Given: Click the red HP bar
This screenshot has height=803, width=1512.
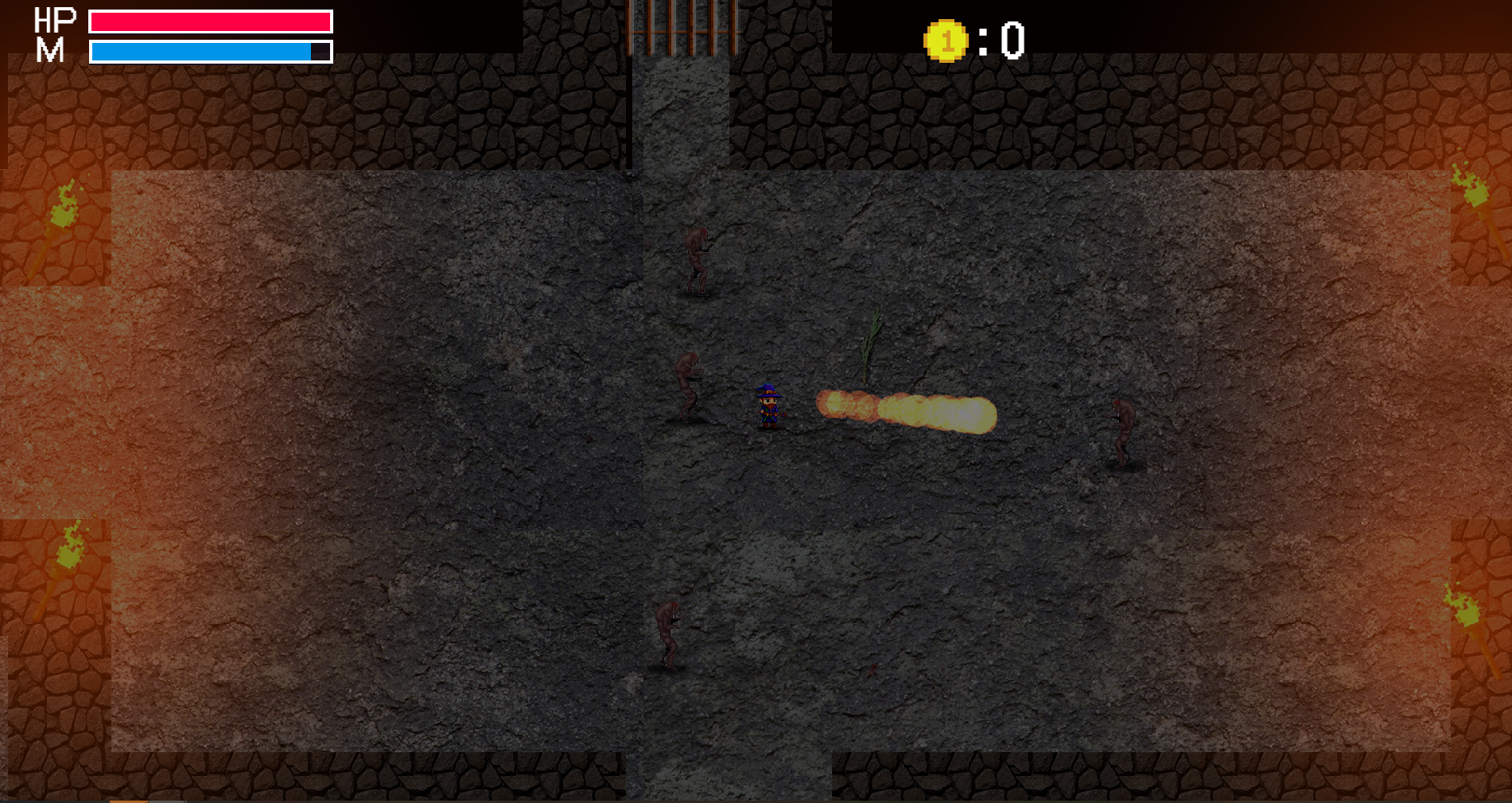Looking at the screenshot, I should click(x=211, y=20).
